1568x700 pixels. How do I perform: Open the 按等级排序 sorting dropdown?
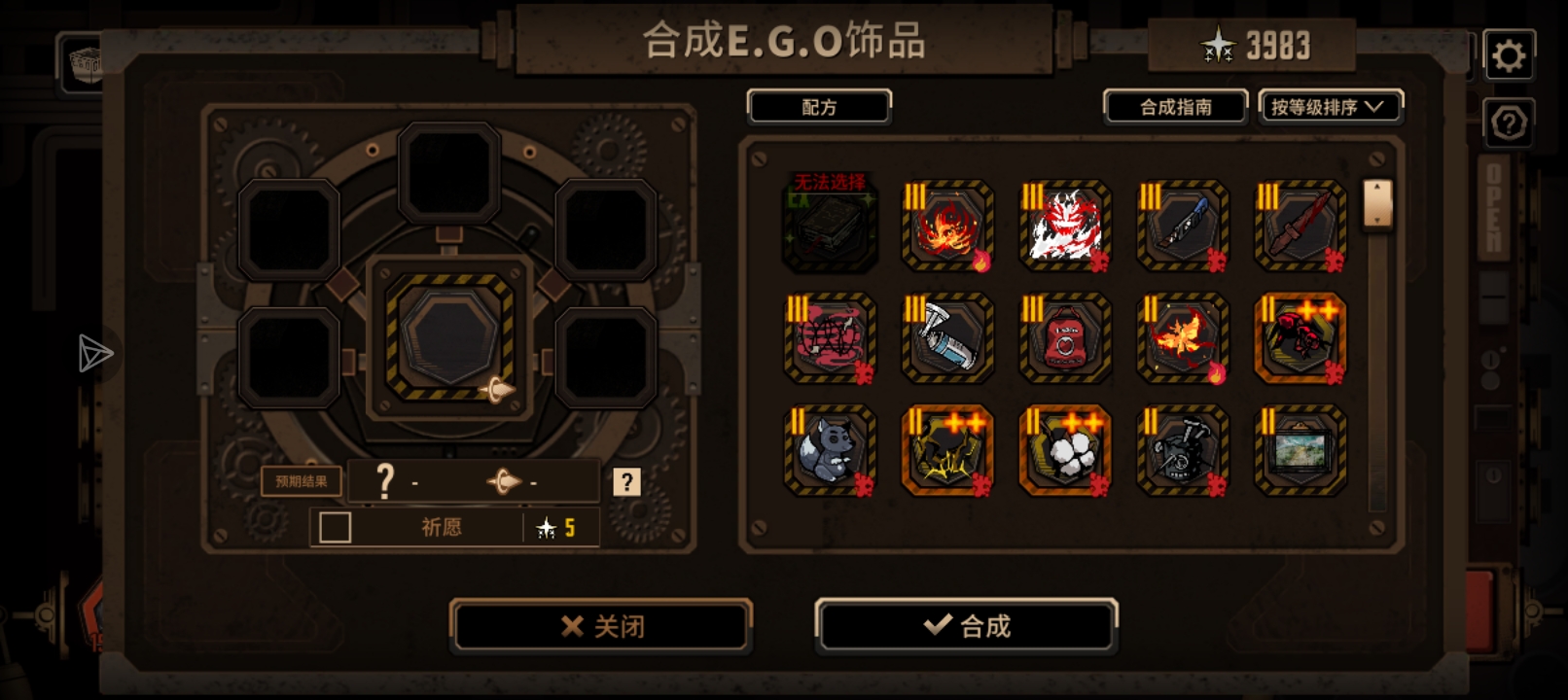pos(1330,107)
